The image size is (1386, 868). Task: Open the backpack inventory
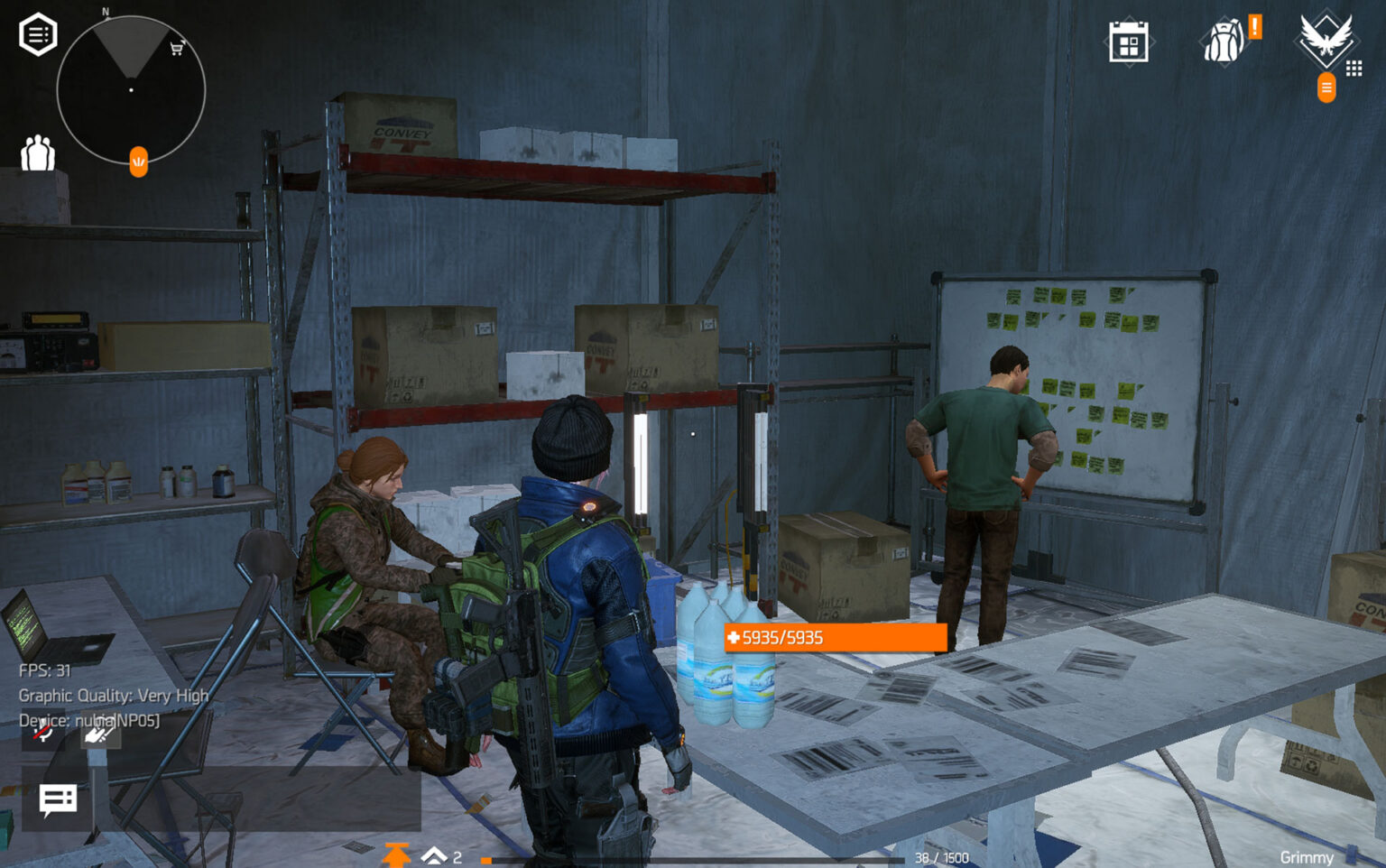click(1224, 40)
